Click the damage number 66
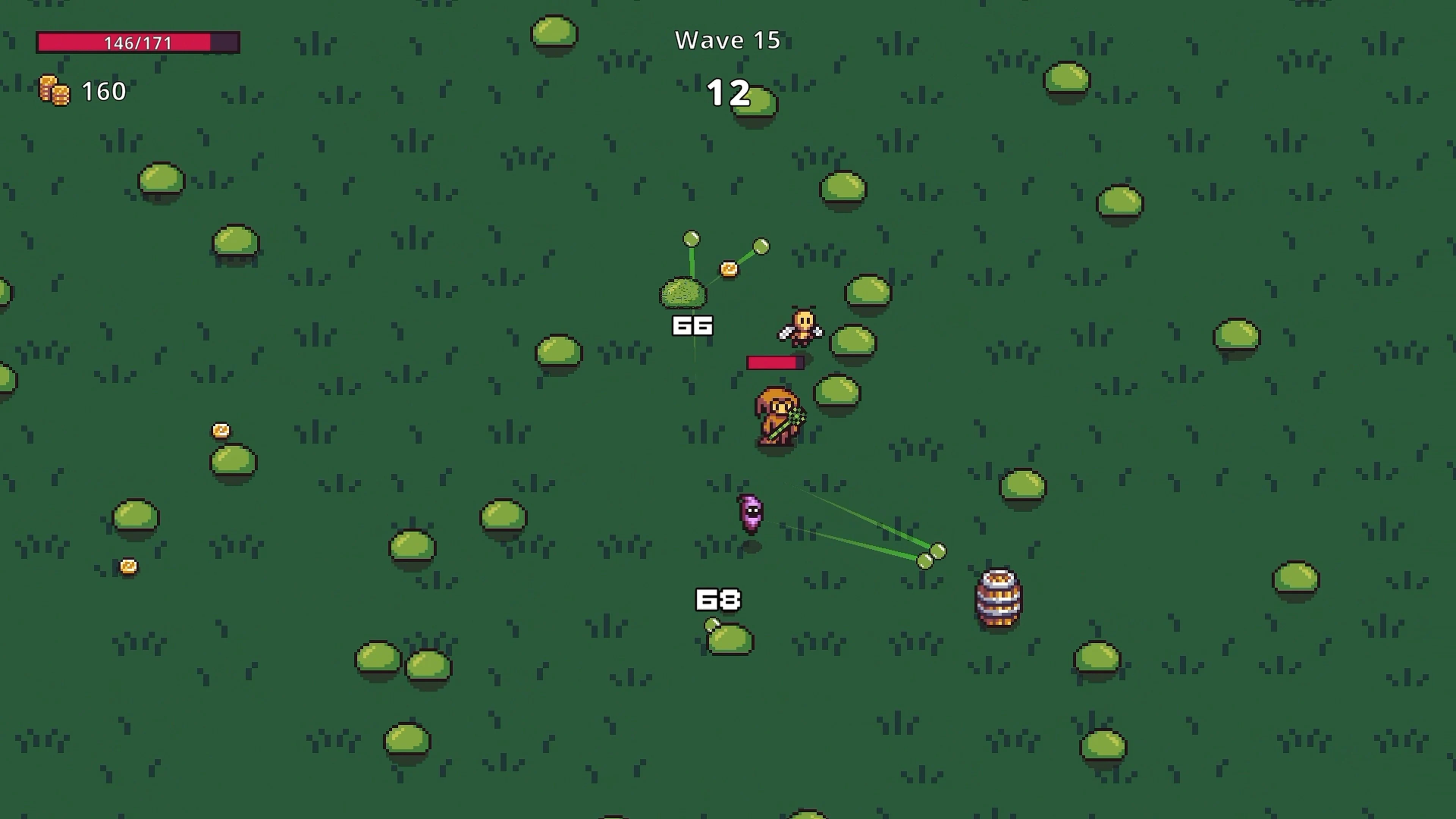The image size is (1456, 819). [692, 326]
